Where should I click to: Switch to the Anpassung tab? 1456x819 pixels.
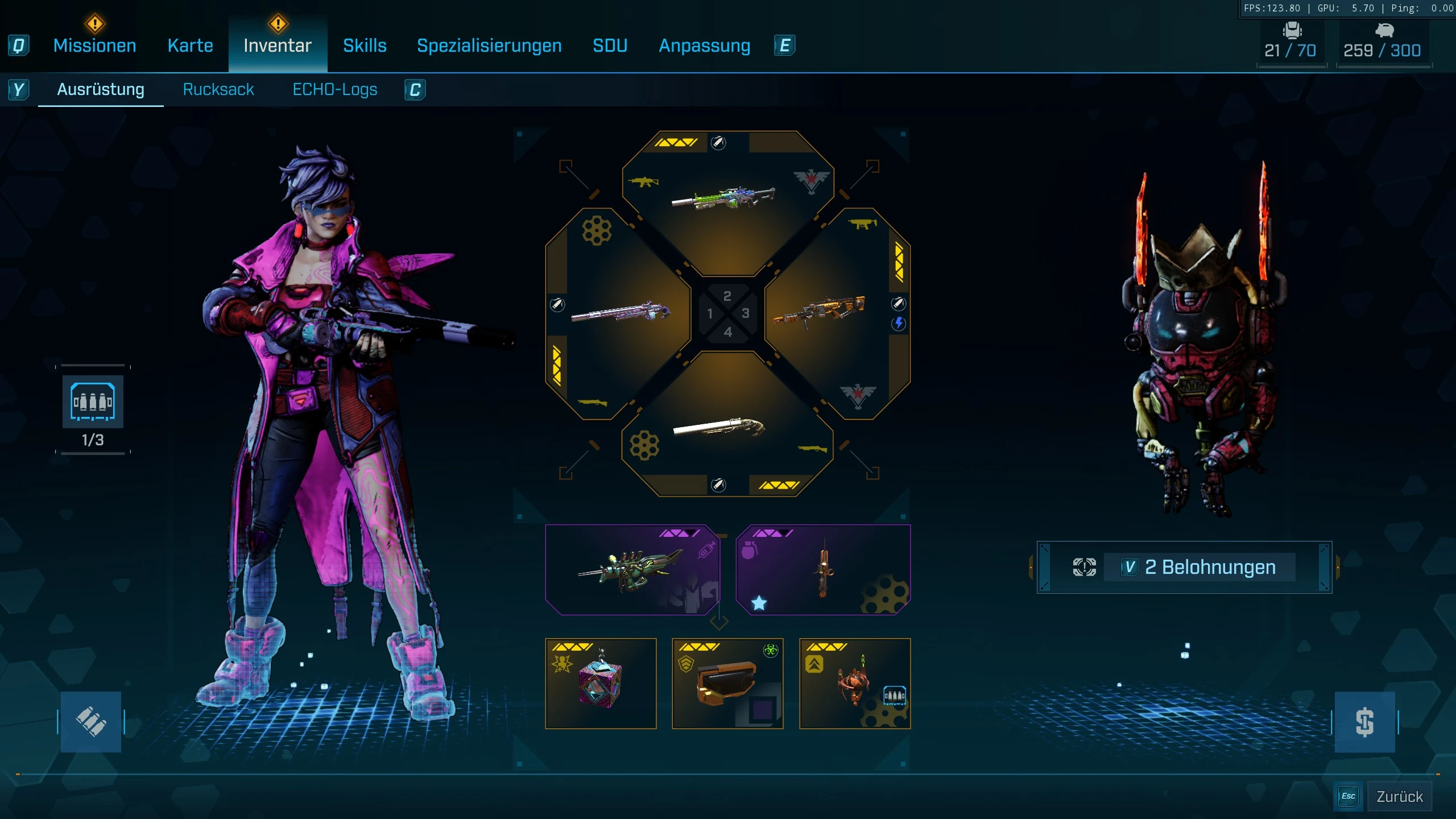coord(704,45)
